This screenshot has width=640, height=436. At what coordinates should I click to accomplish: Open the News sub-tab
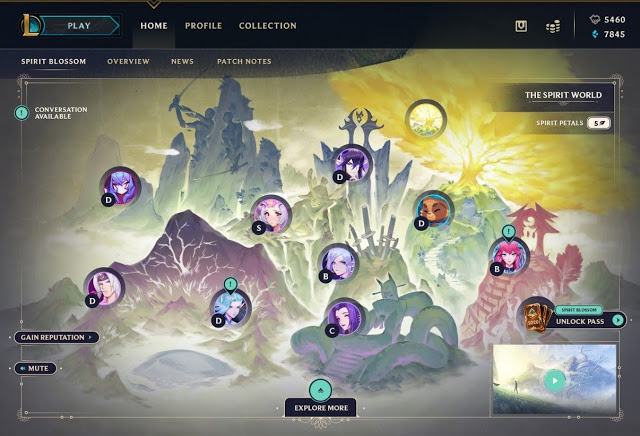(182, 62)
